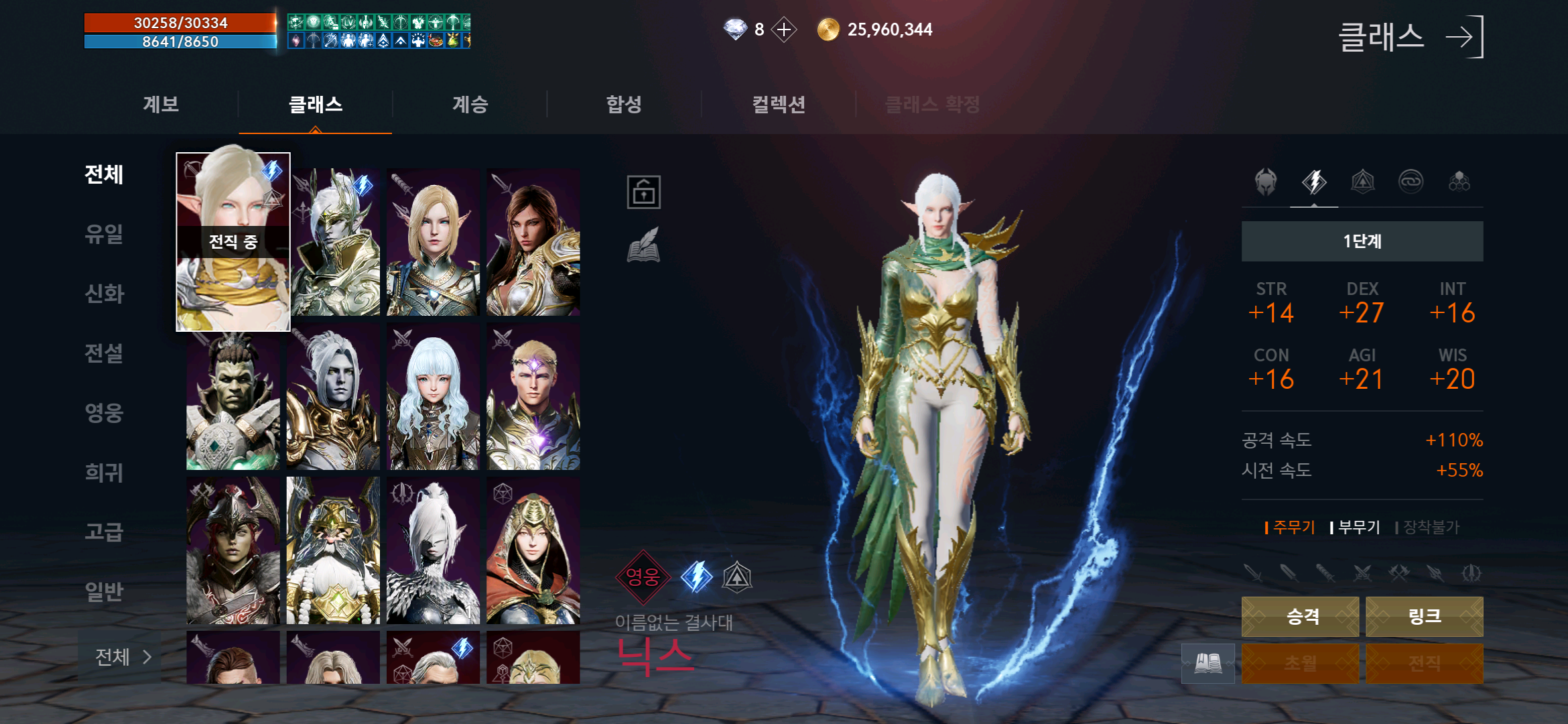Image resolution: width=1568 pixels, height=724 pixels.
Task: Switch to the 계보 tab
Action: point(161,105)
